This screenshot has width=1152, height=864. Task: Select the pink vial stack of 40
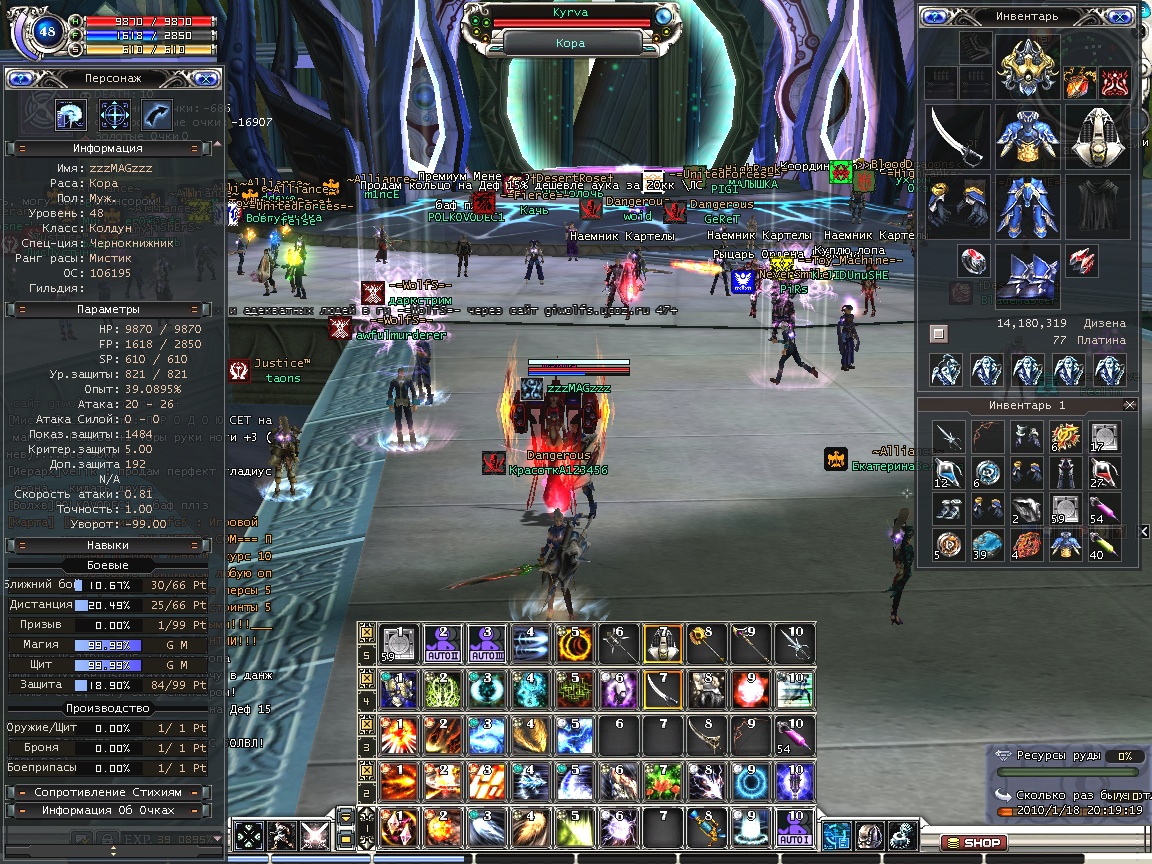(1104, 545)
